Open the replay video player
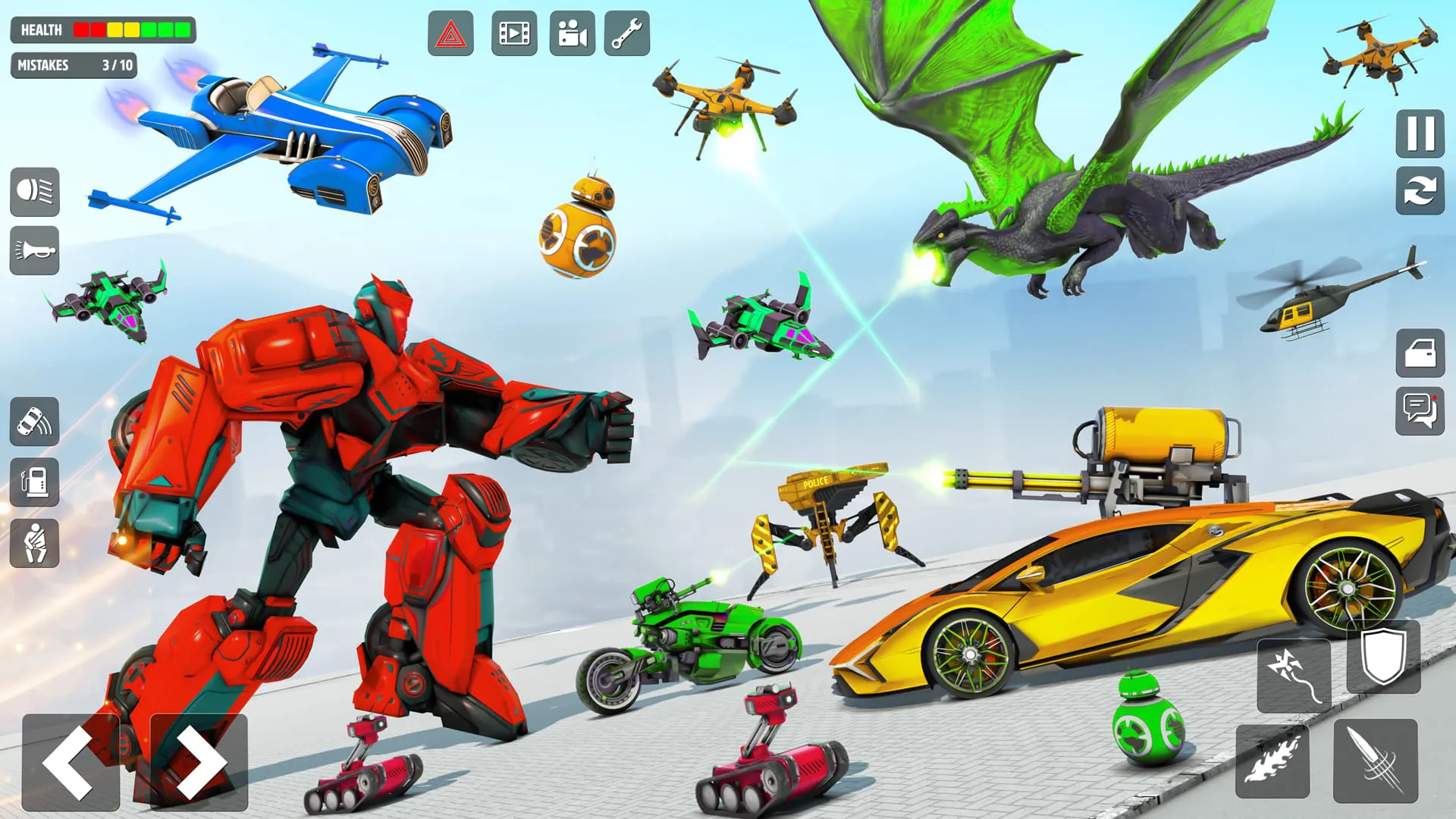The height and width of the screenshot is (819, 1456). point(513,33)
